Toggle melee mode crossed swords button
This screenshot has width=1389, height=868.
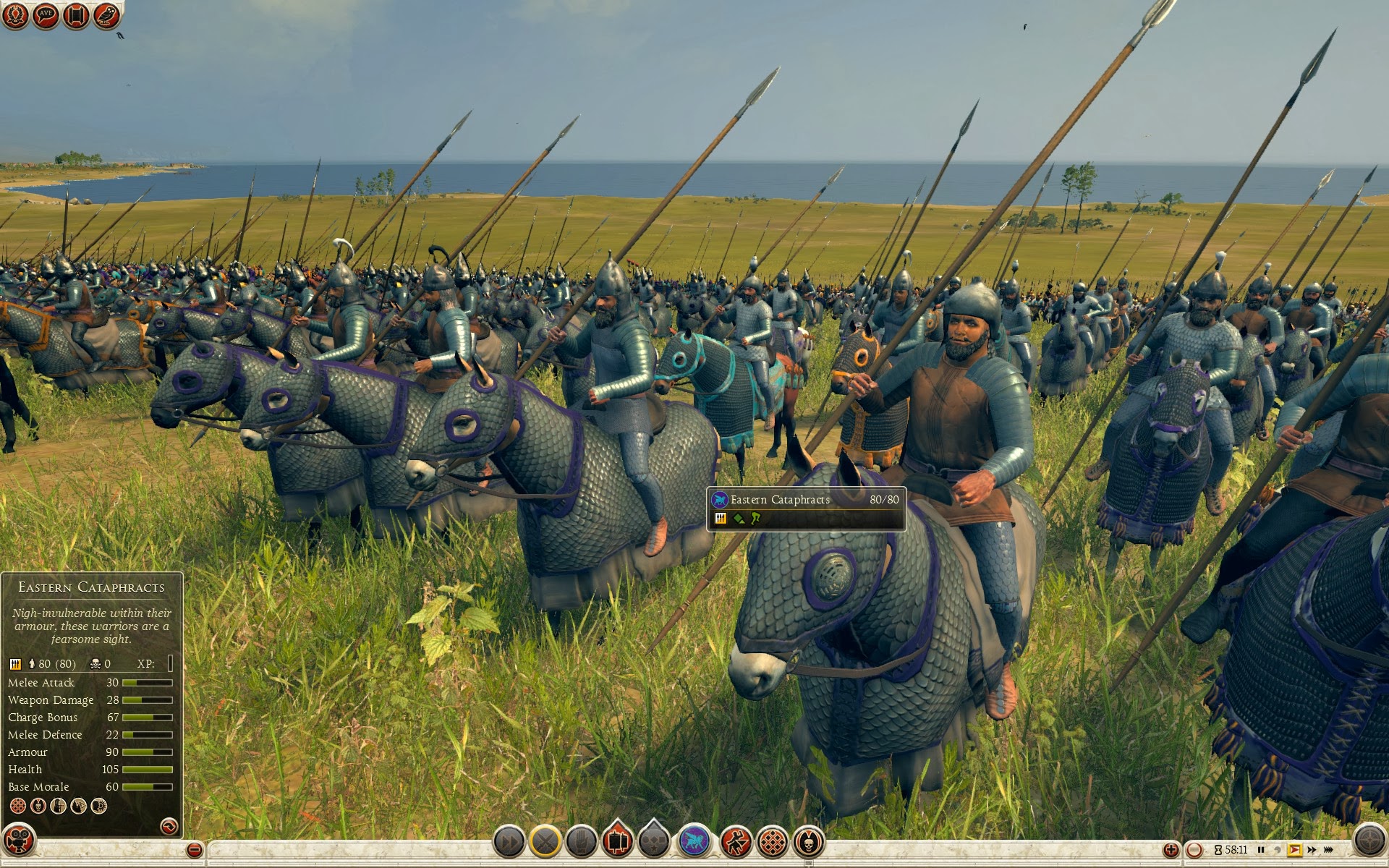coord(545,842)
